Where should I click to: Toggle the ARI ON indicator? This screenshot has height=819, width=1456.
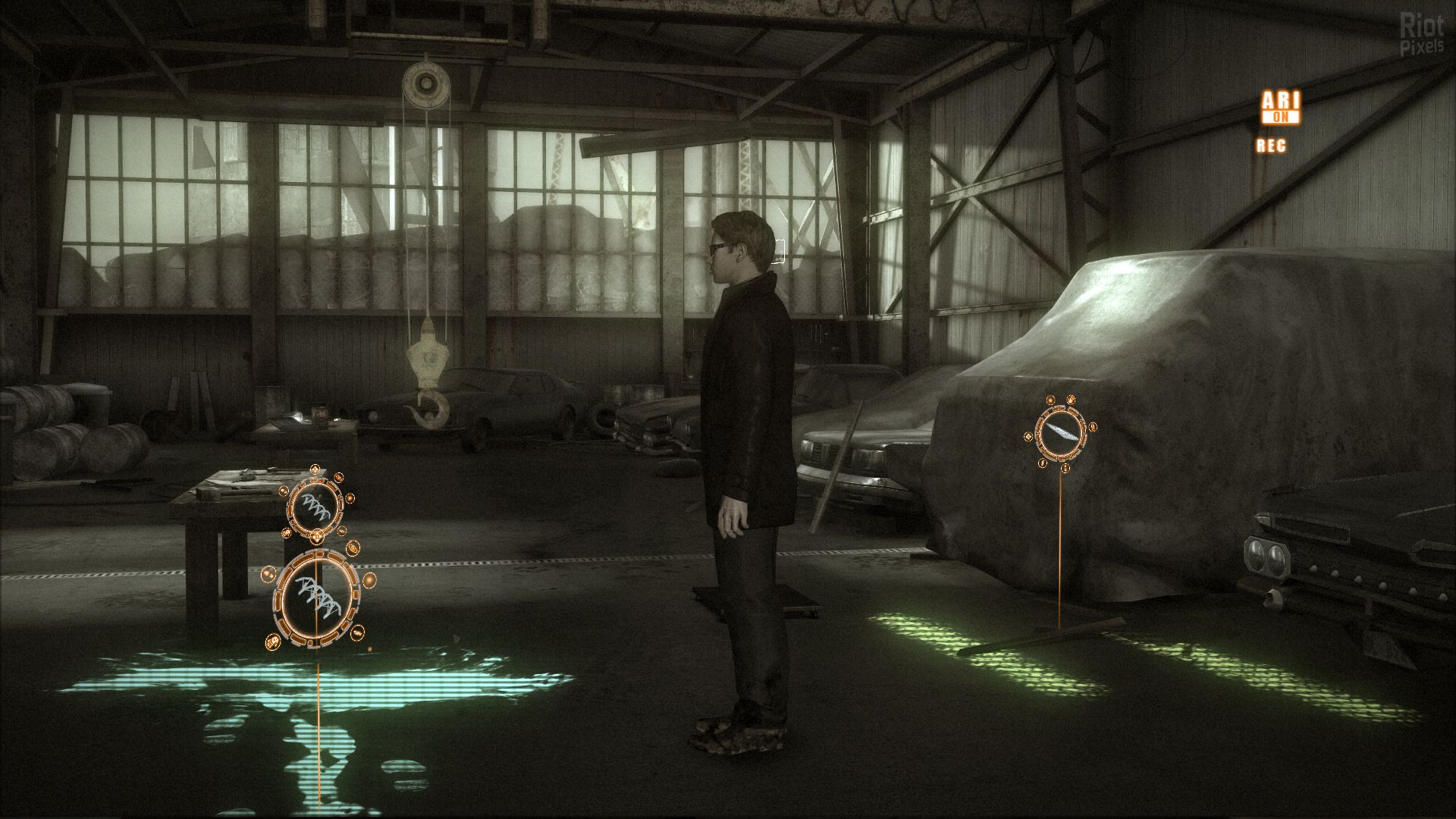1280,107
